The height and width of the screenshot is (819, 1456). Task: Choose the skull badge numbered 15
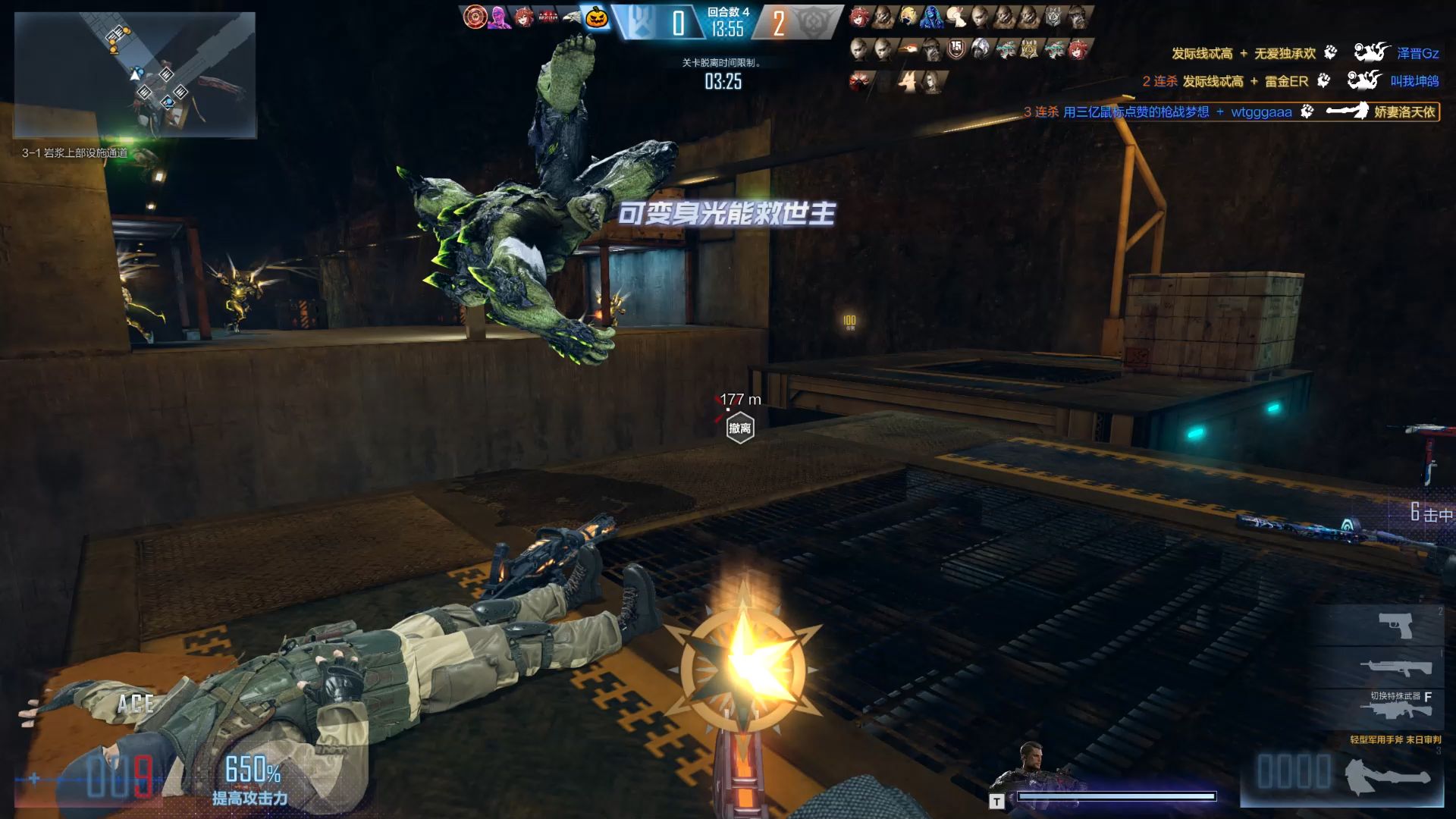[956, 49]
